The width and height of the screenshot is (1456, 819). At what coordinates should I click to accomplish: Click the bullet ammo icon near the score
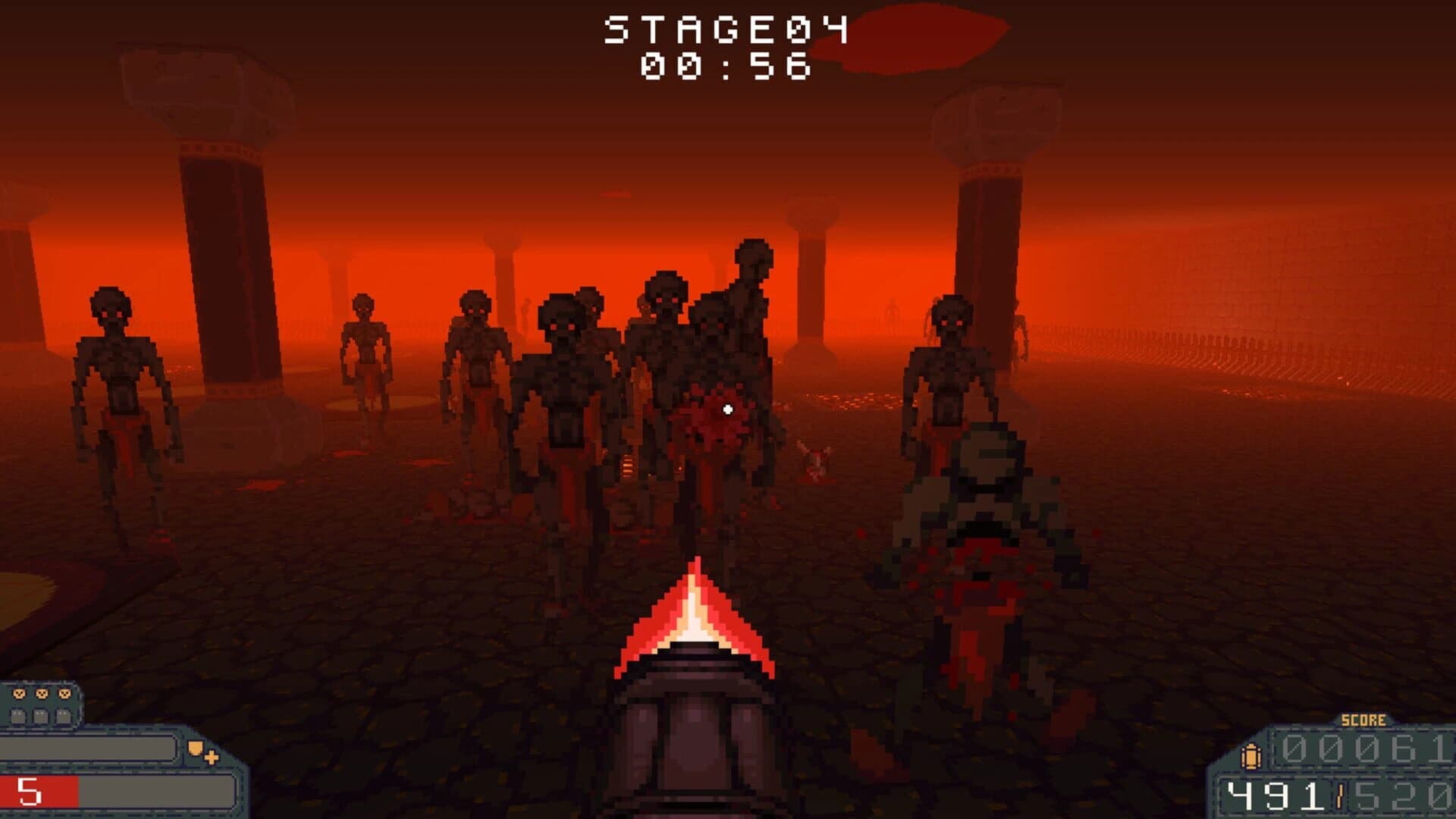1251,756
